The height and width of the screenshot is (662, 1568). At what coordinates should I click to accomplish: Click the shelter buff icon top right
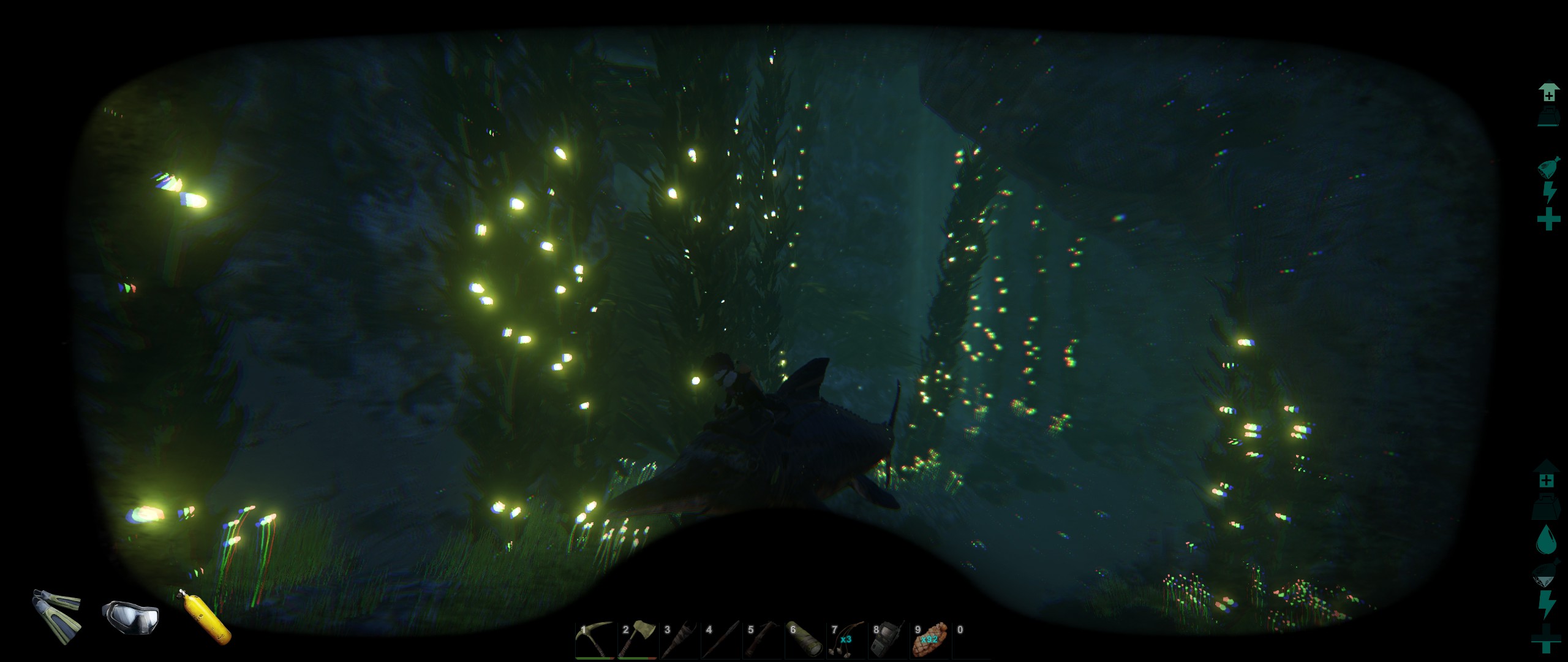[1548, 91]
